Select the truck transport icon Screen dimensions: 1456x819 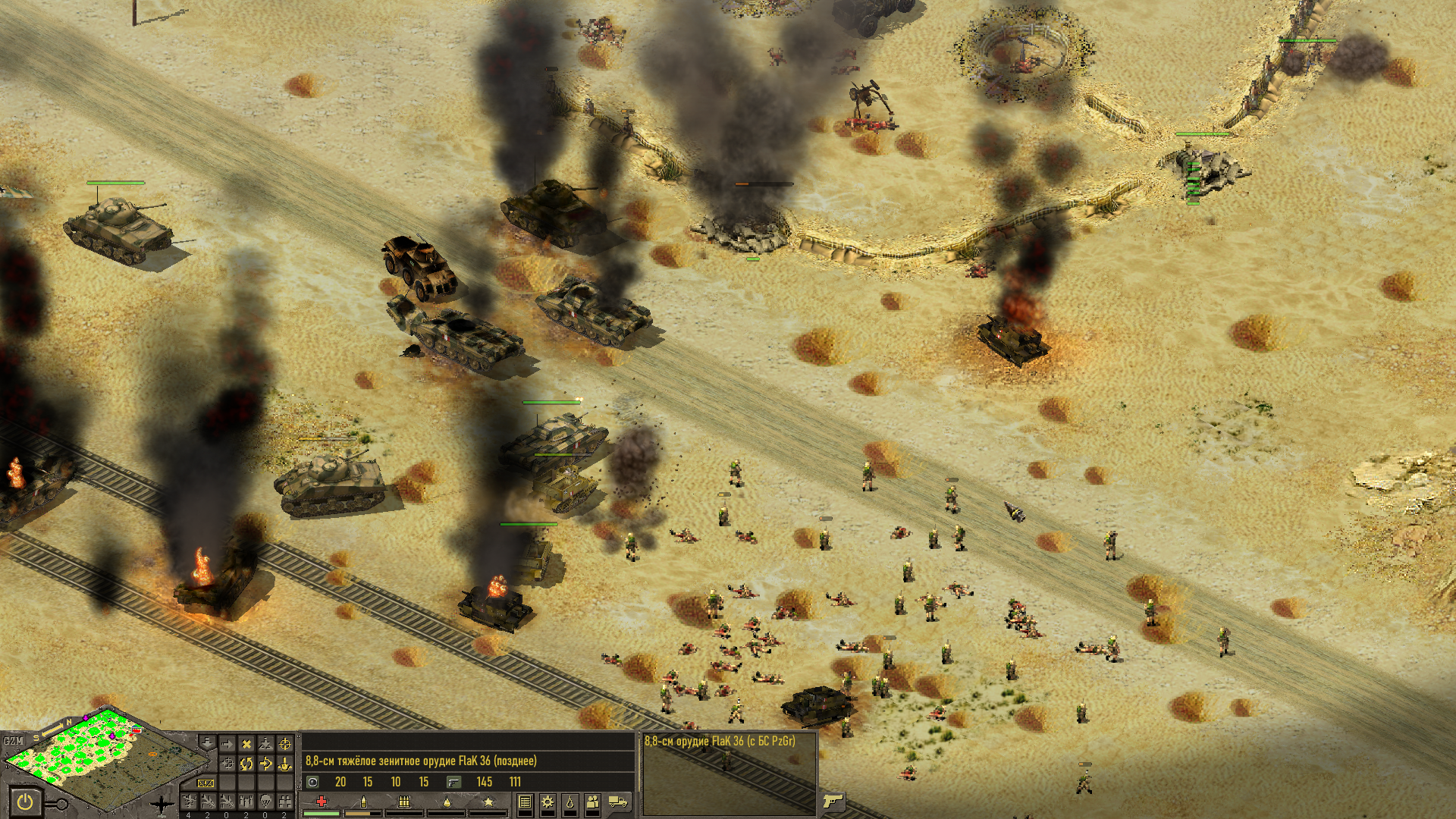tap(618, 802)
